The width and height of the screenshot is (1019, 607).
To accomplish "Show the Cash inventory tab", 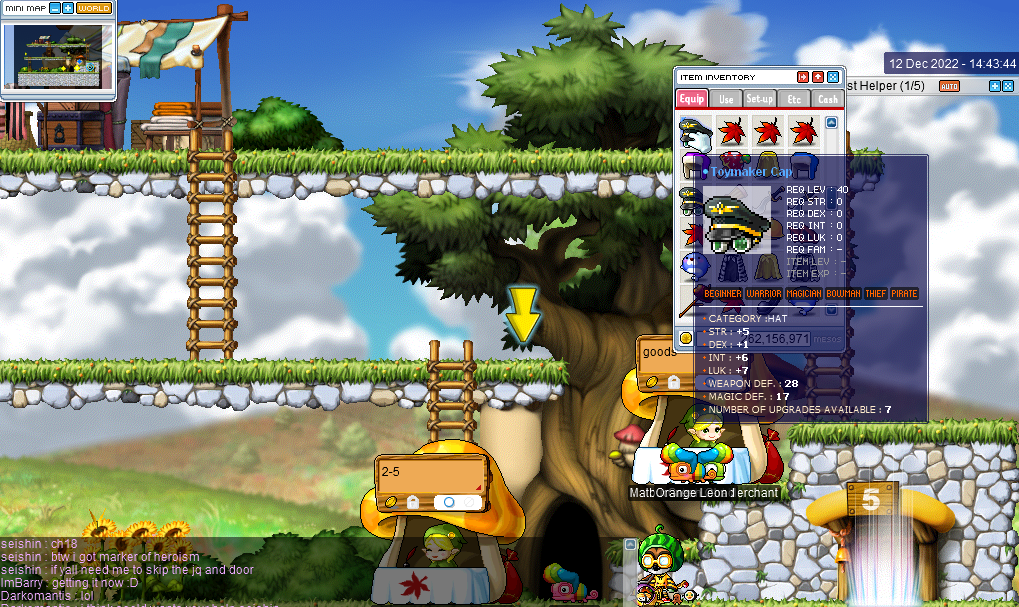I will tap(828, 99).
